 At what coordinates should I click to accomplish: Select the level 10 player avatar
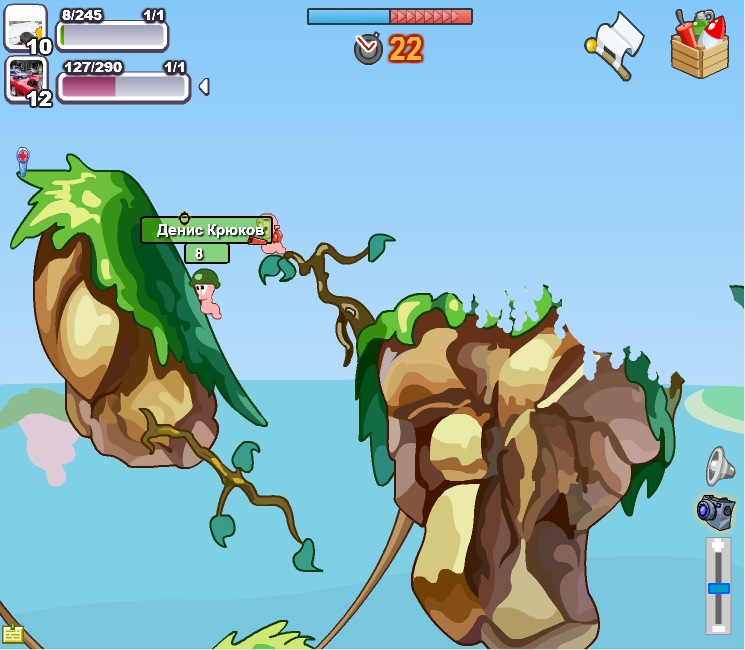24,26
